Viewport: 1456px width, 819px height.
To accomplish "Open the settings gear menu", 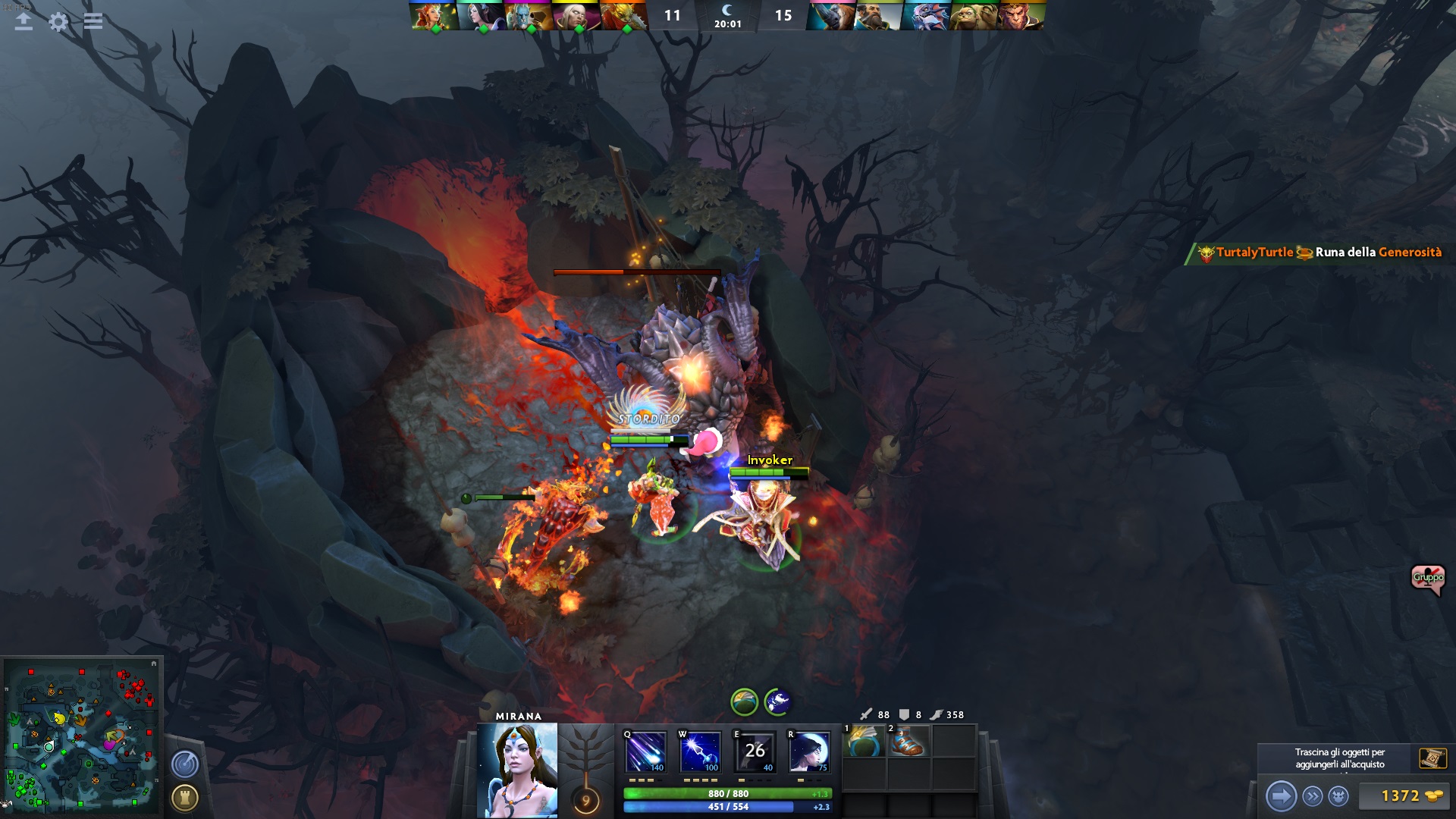I will pos(58,21).
